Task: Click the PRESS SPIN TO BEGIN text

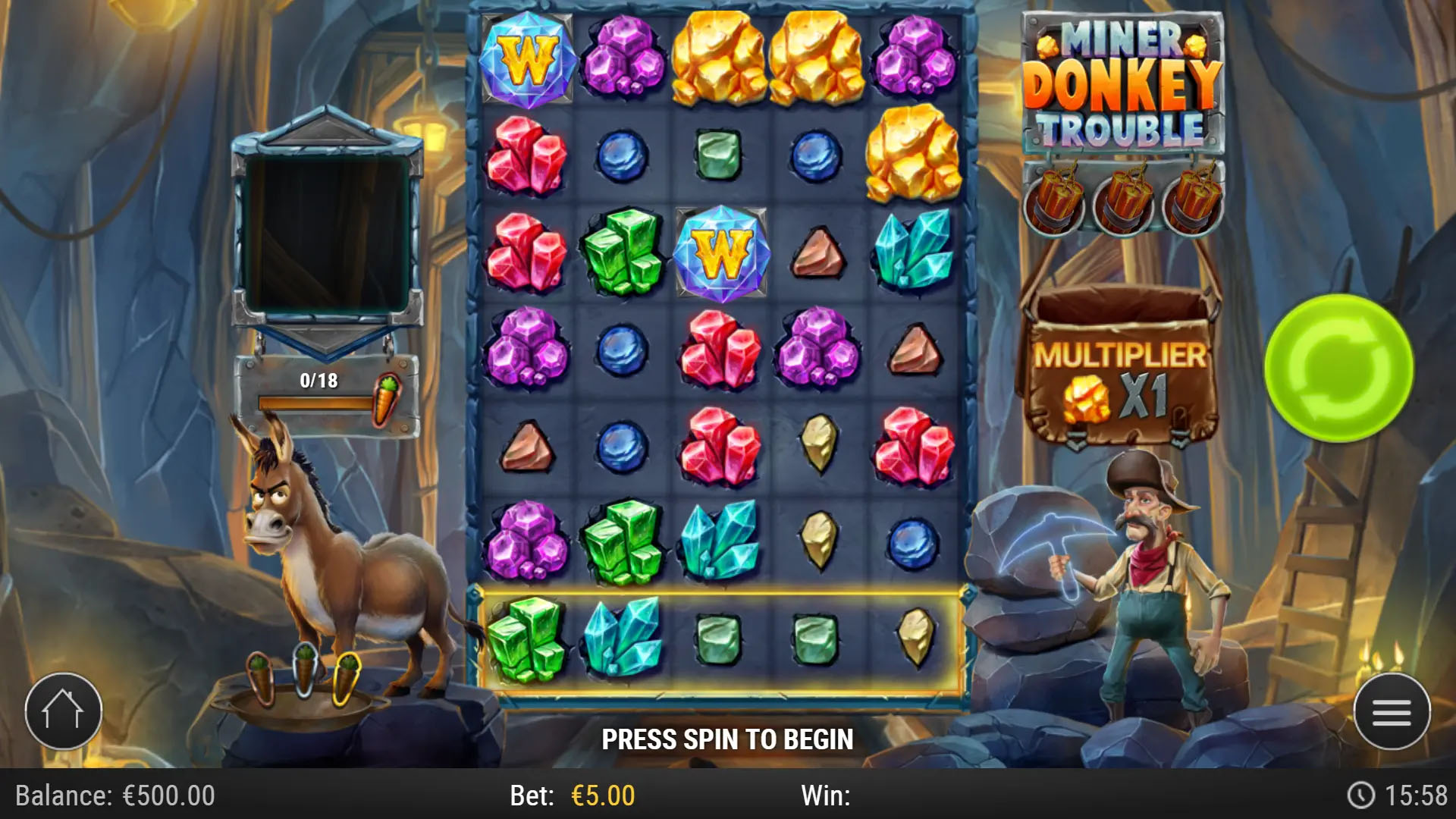Action: 728,736
